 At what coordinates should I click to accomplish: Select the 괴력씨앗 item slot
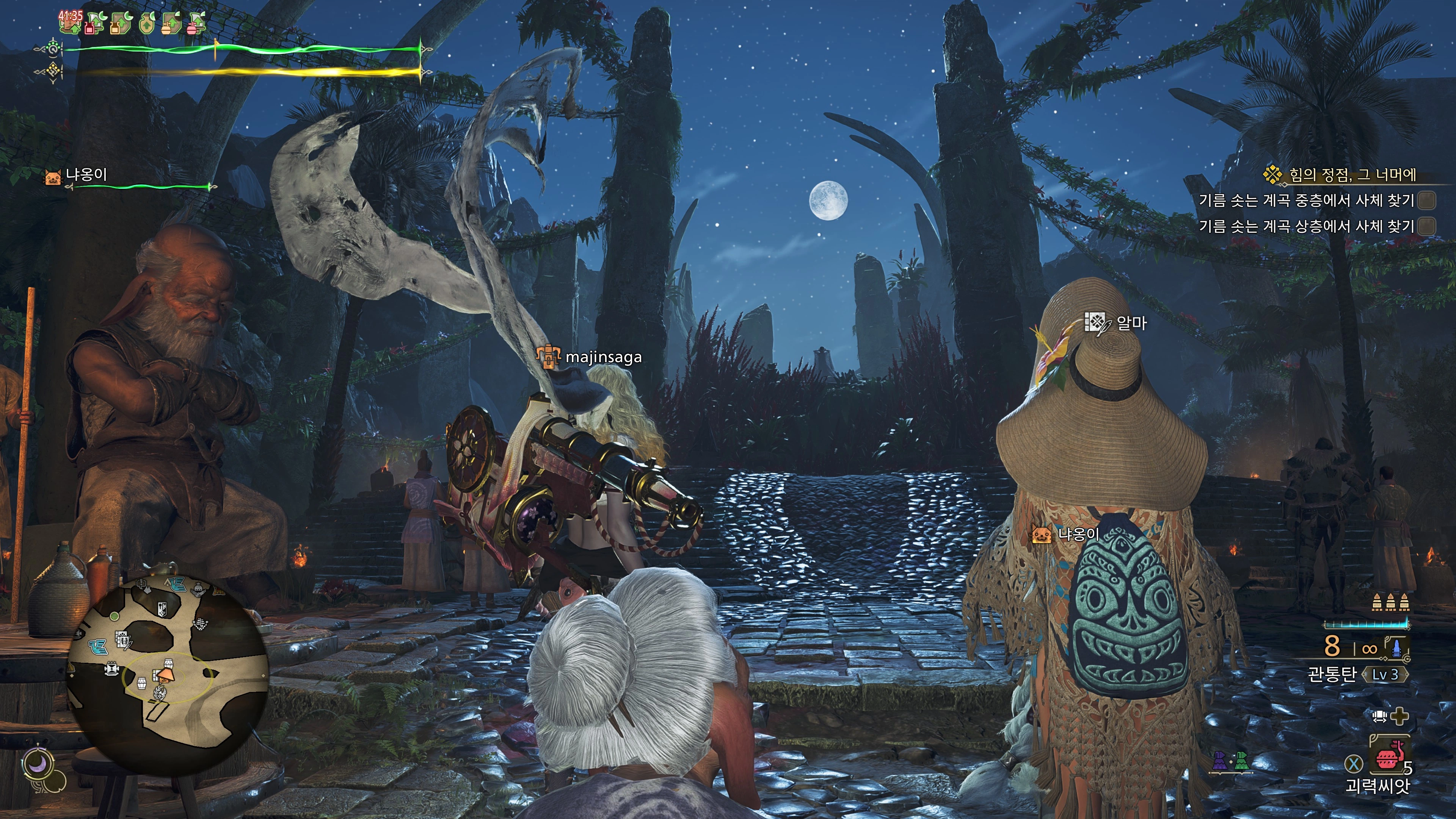pyautogui.click(x=1386, y=758)
